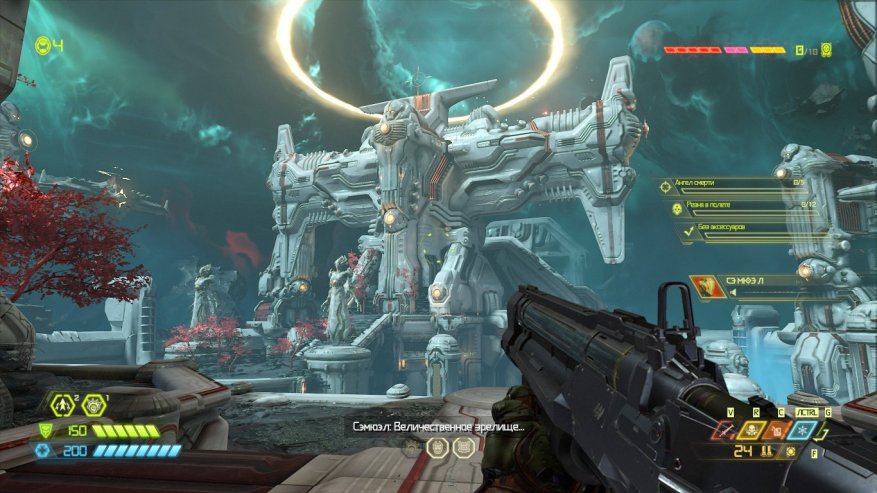Activate the yellow skull ability icon
The height and width of the screenshot is (493, 877).
pos(750,429)
